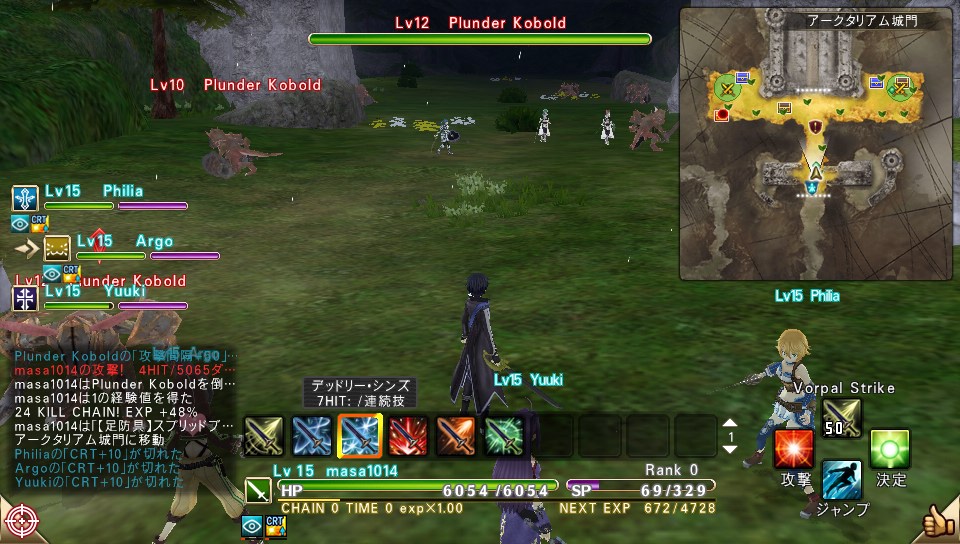
Task: Tap the blue ジャンプ jump button
Action: pos(842,481)
